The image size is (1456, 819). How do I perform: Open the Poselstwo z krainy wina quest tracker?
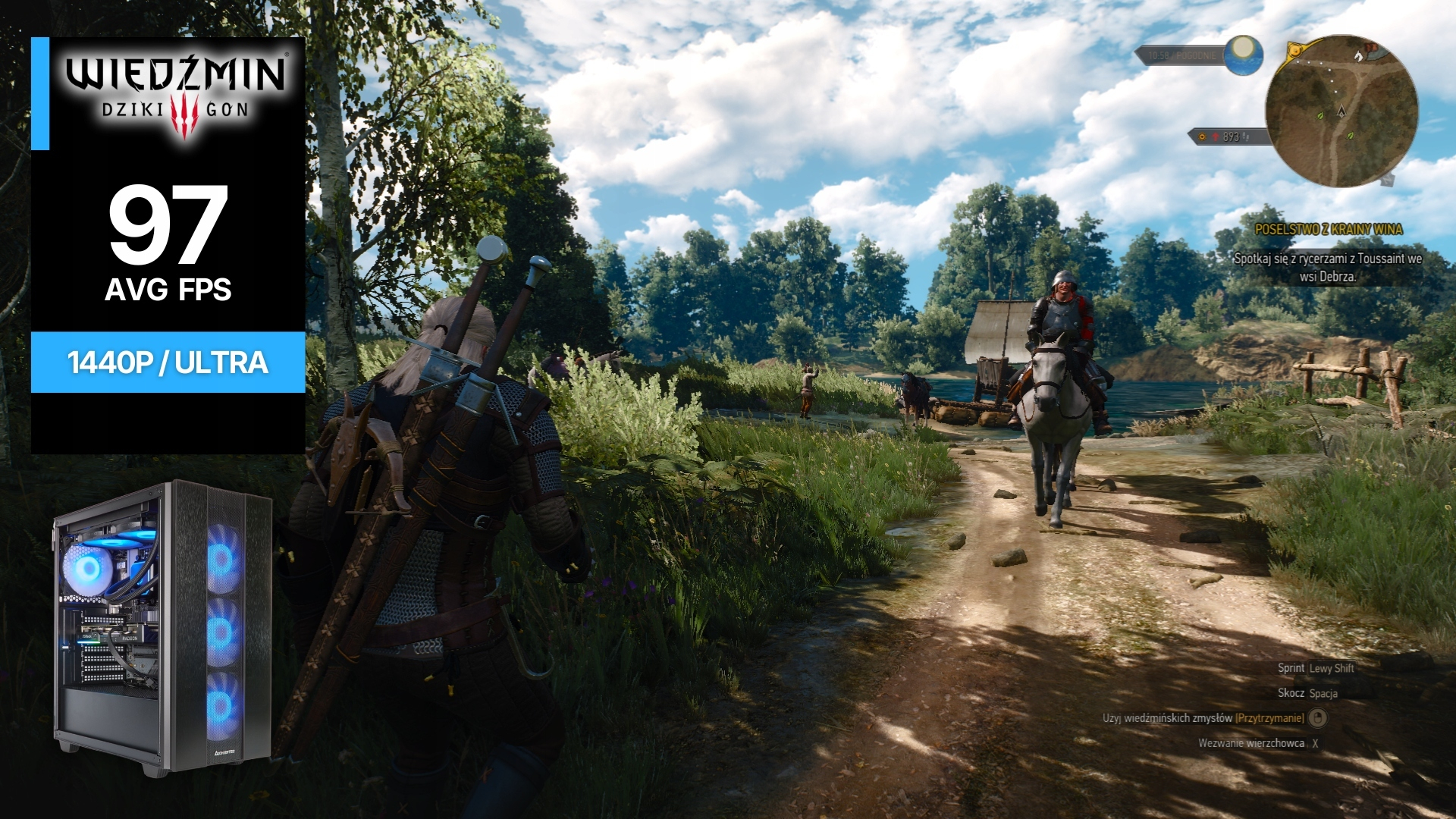[x=1328, y=229]
